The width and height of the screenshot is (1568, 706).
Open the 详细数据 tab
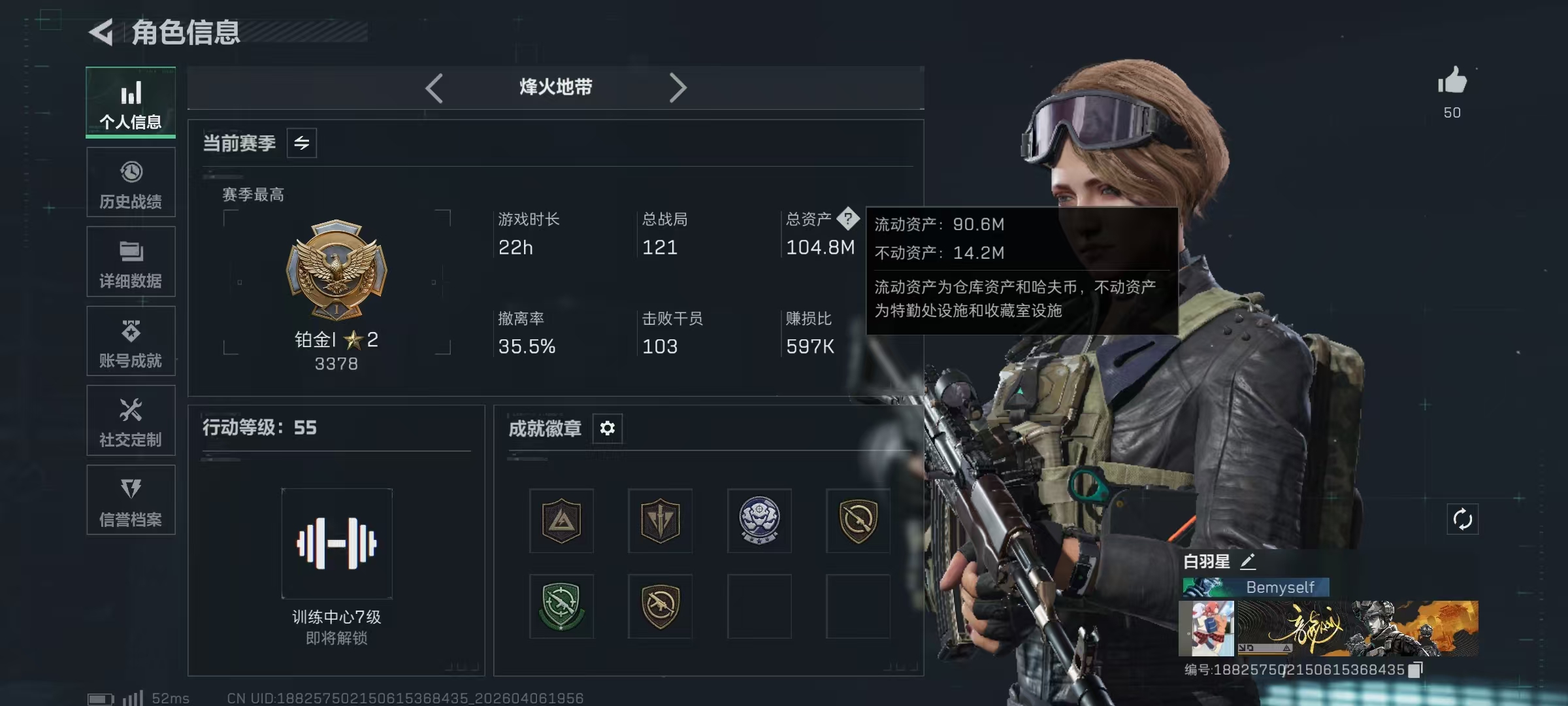[x=131, y=262]
